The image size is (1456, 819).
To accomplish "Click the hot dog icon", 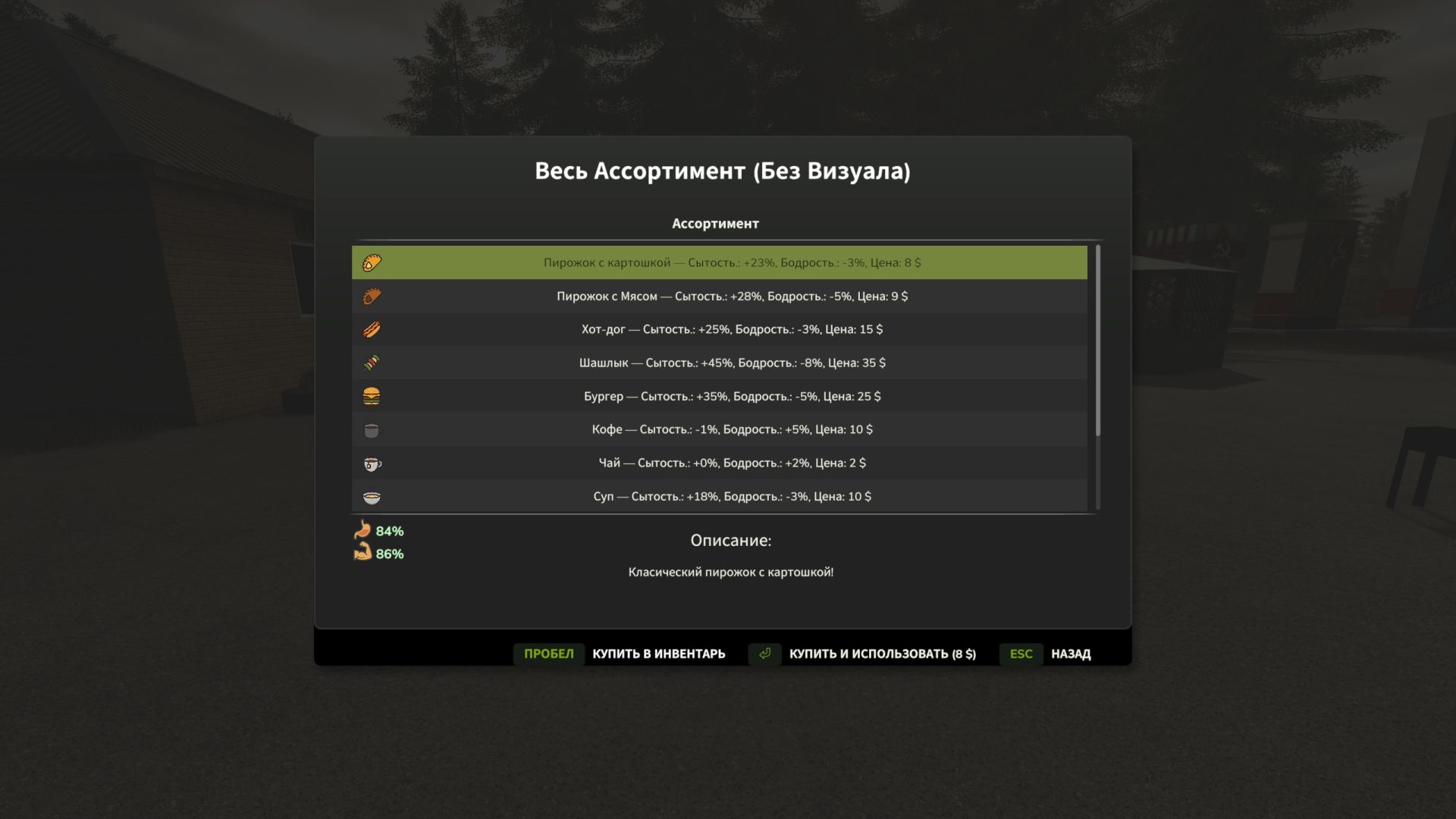I will click(373, 329).
